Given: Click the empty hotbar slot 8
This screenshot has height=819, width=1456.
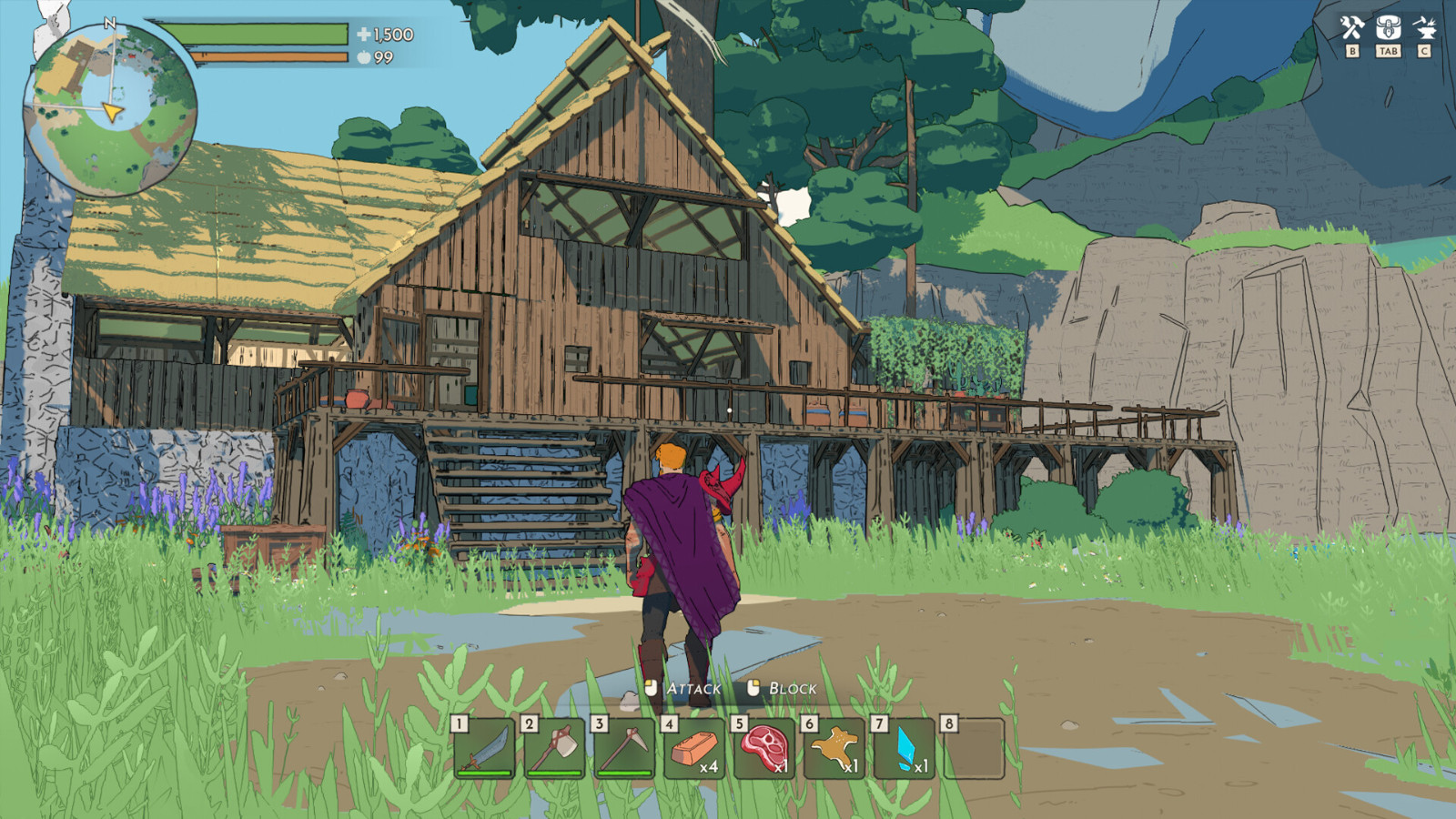Looking at the screenshot, I should pos(972,748).
